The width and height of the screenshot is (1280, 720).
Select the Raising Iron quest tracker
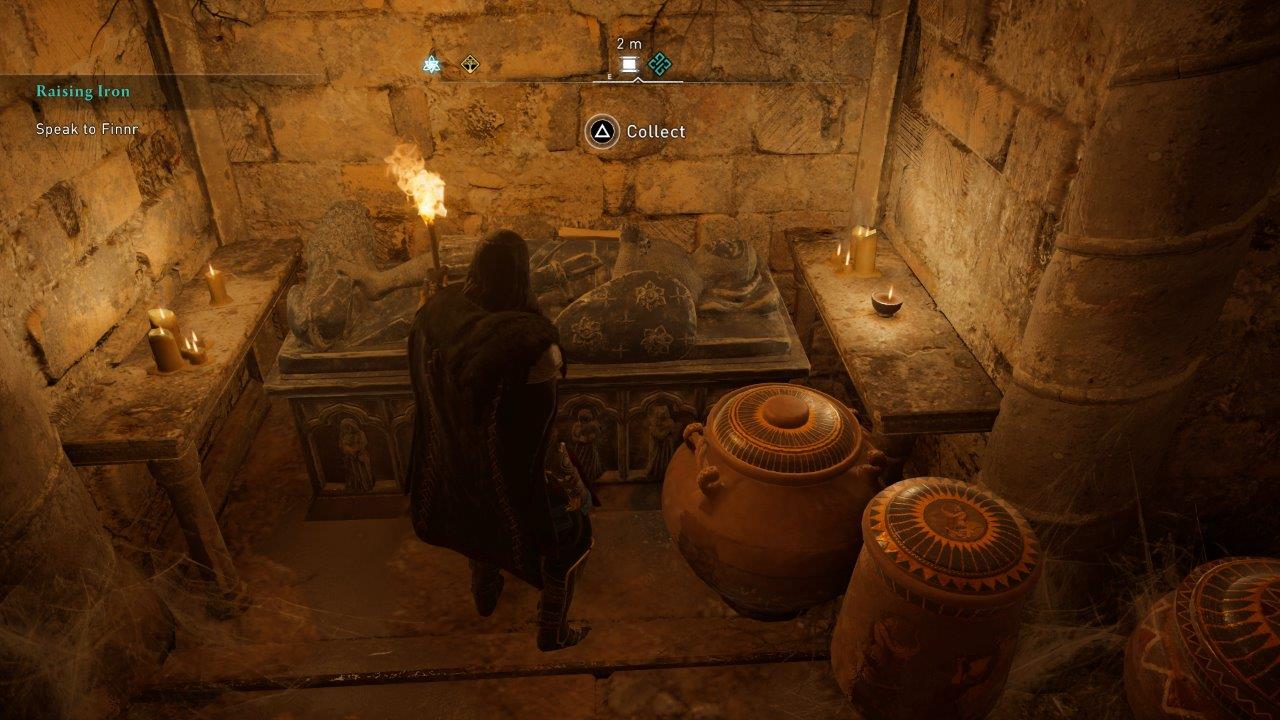pyautogui.click(x=84, y=92)
